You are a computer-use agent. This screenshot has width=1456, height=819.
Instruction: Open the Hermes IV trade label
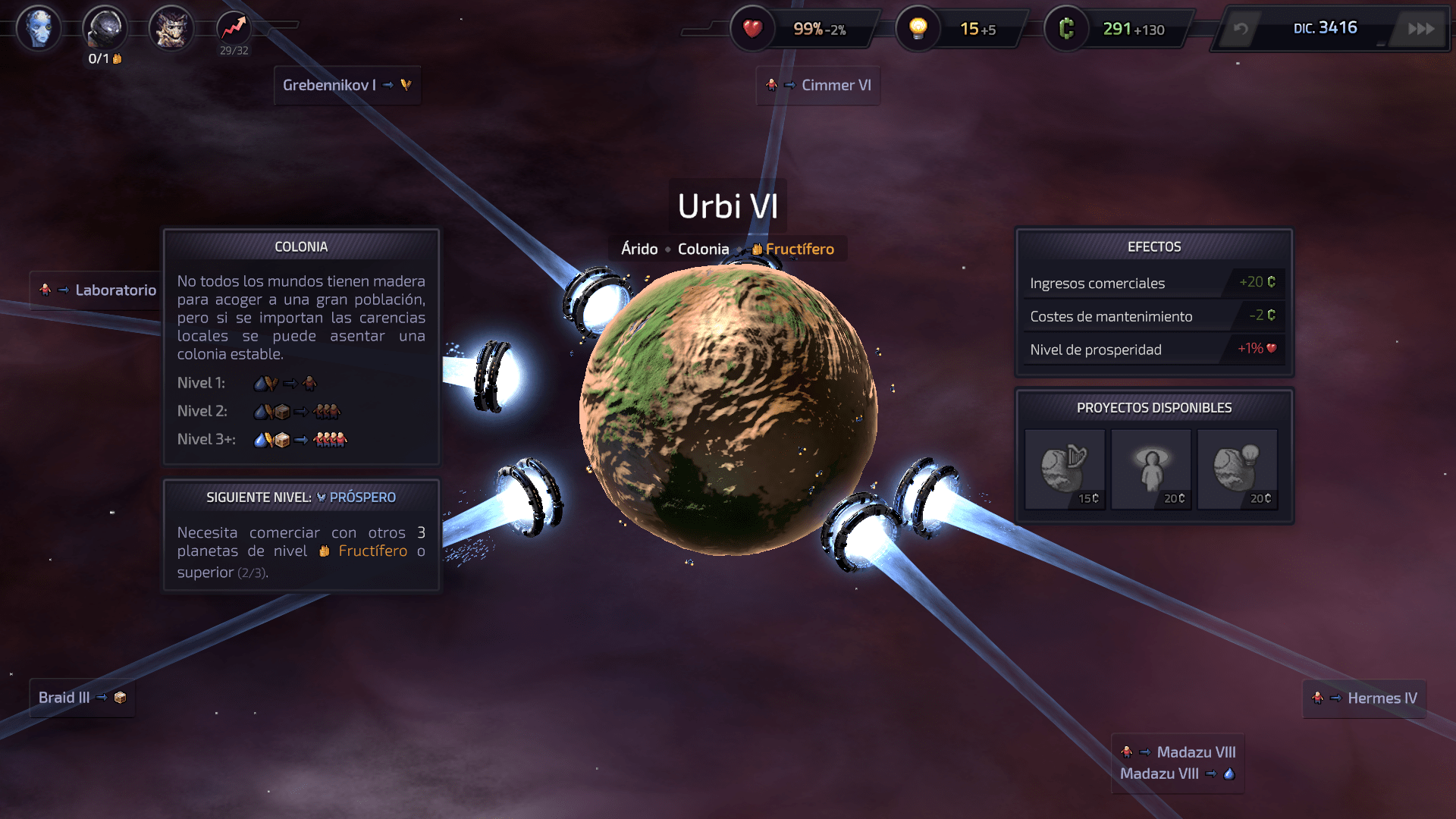coord(1365,698)
